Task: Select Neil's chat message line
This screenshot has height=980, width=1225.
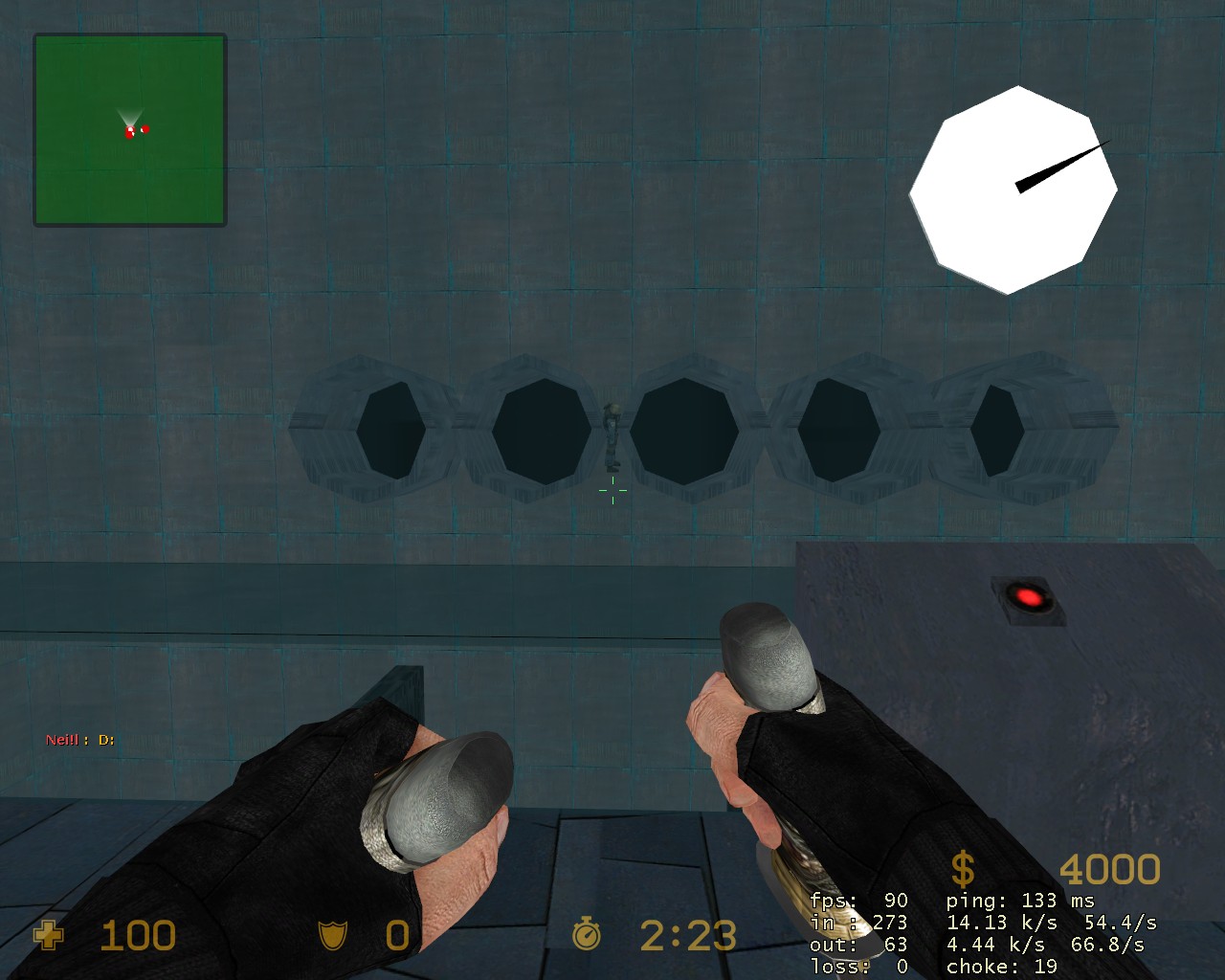Action: [x=80, y=740]
